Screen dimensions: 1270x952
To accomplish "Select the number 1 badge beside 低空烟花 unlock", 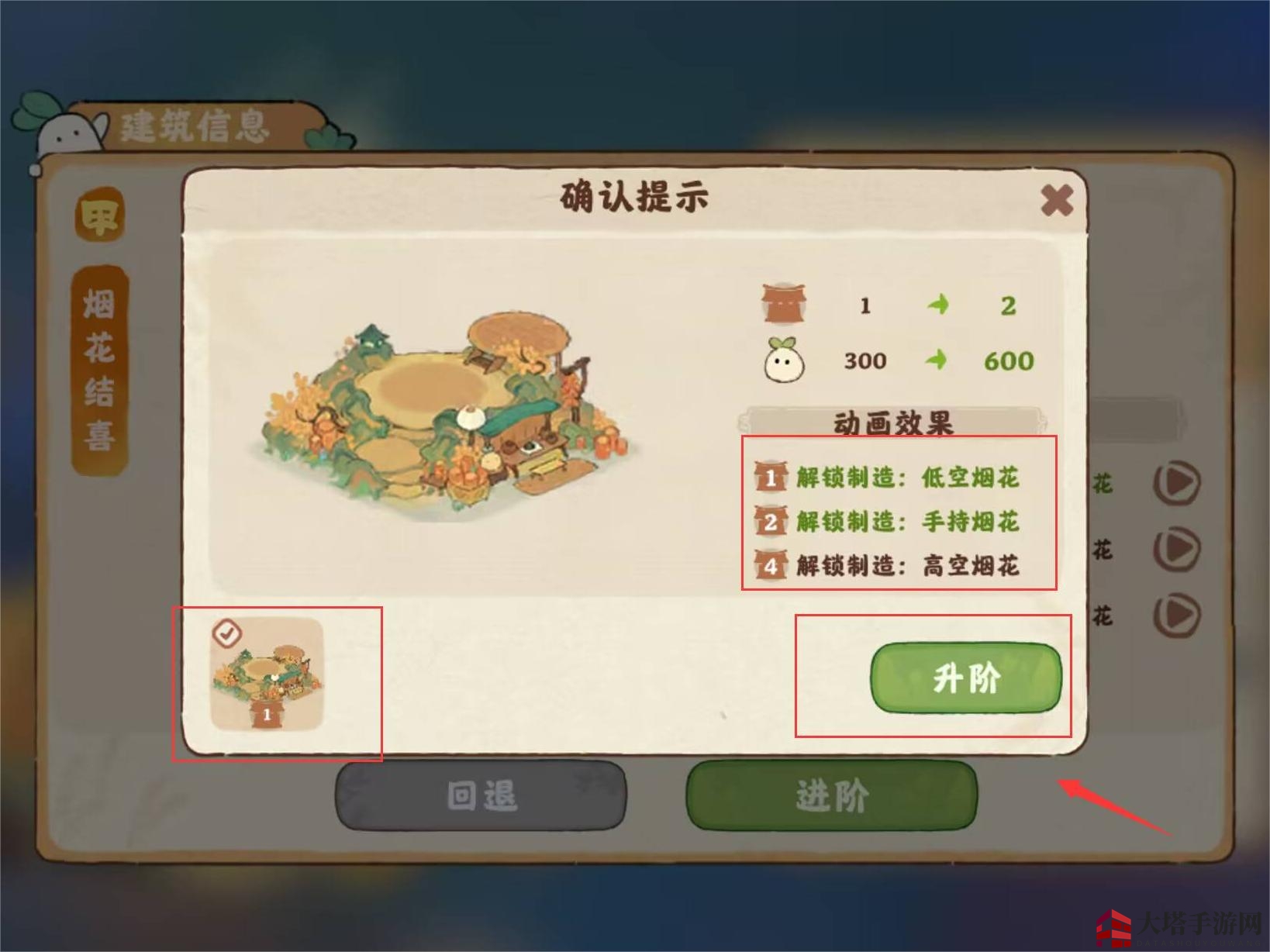I will coord(771,479).
